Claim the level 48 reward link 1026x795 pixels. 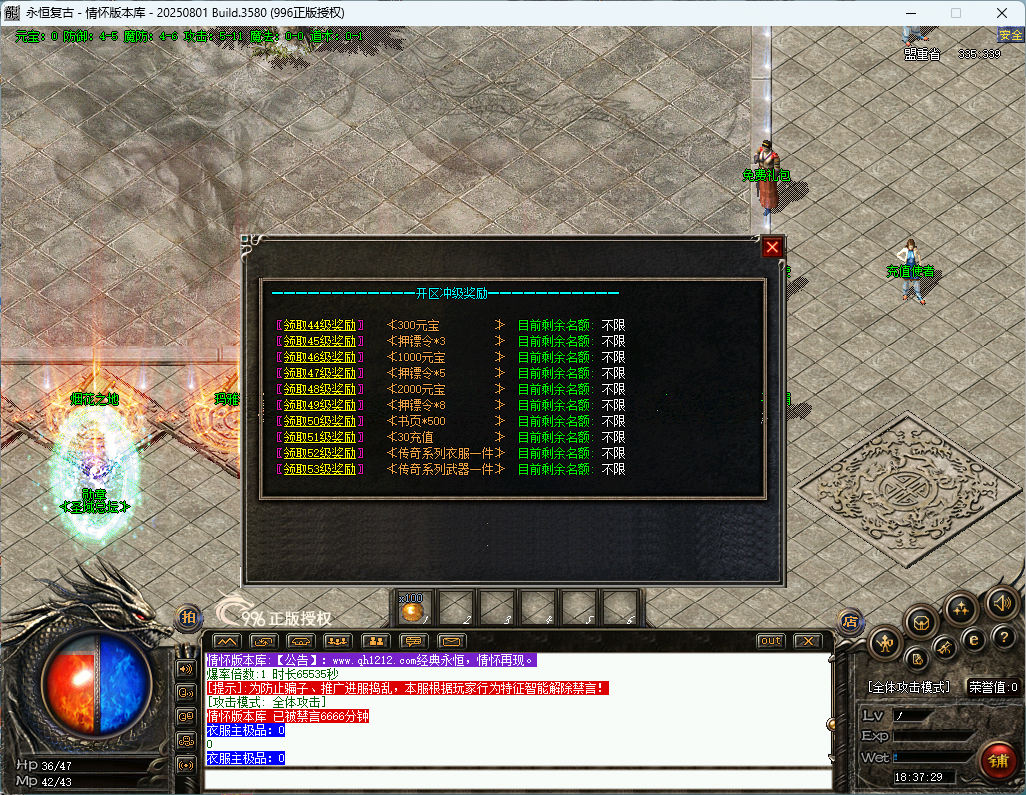point(320,389)
